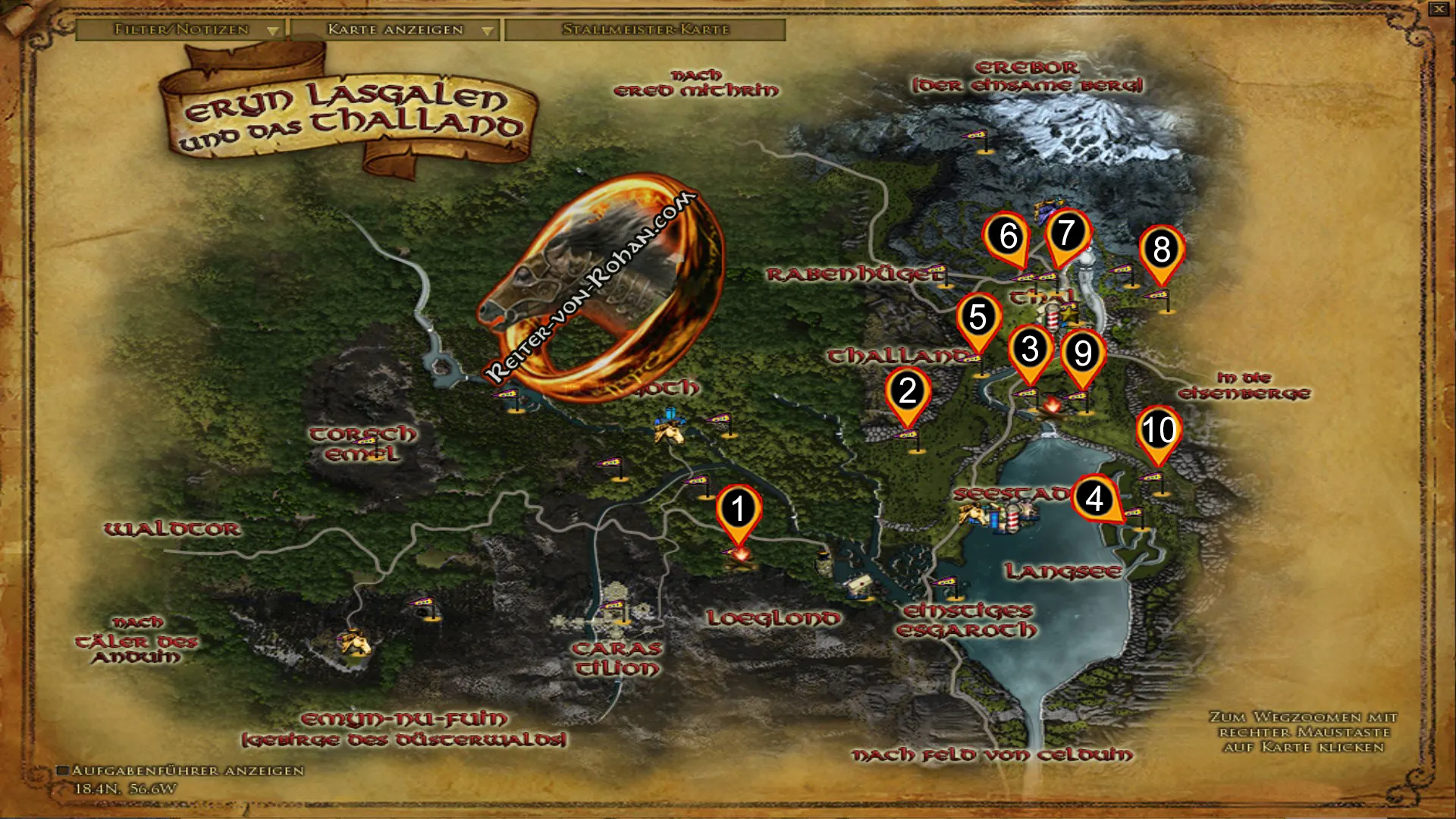The height and width of the screenshot is (819, 1456).
Task: Open the Filter/Notizen dropdown arrow
Action: click(x=273, y=31)
